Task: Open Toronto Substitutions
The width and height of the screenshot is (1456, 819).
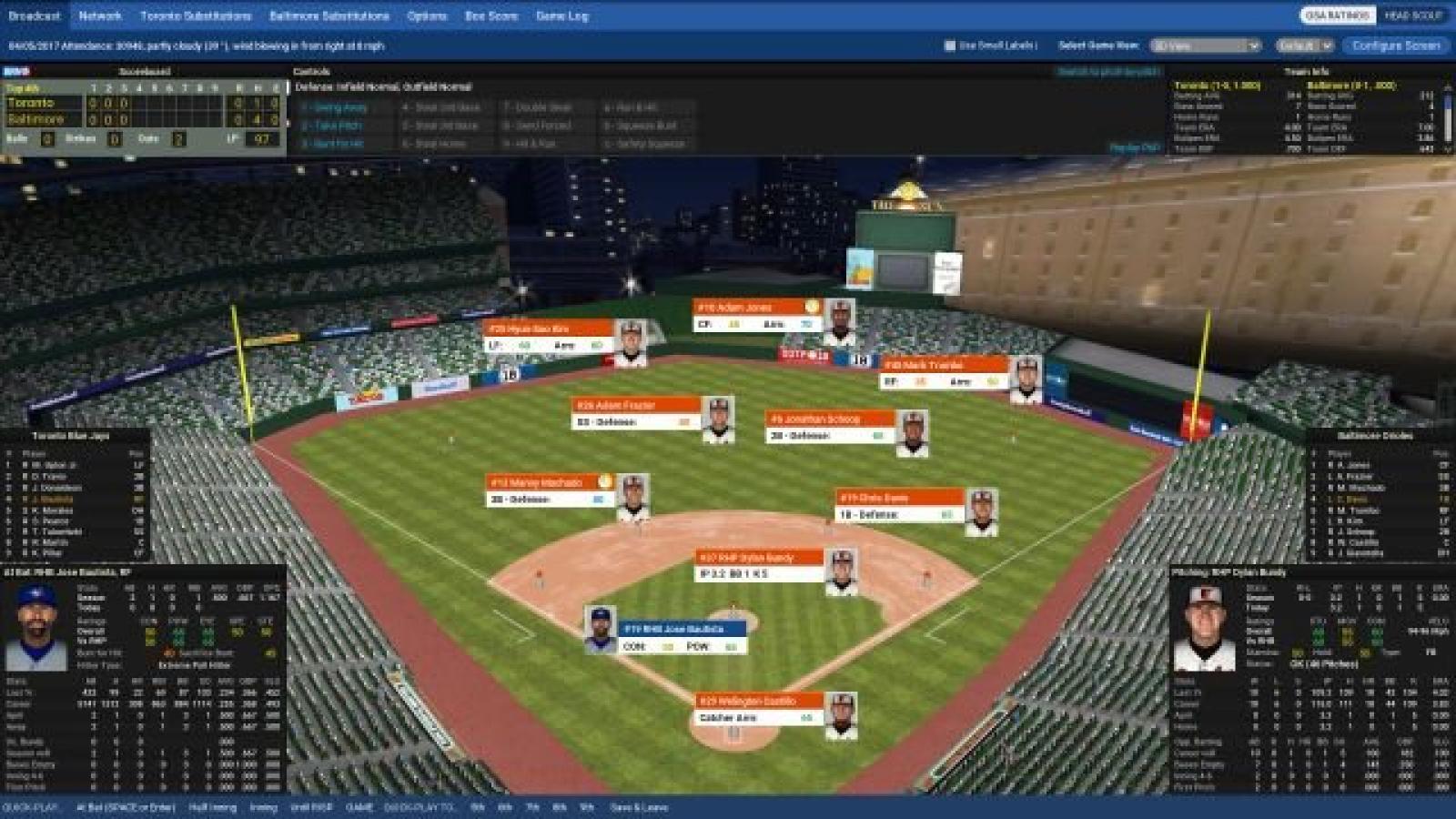Action: click(x=196, y=15)
